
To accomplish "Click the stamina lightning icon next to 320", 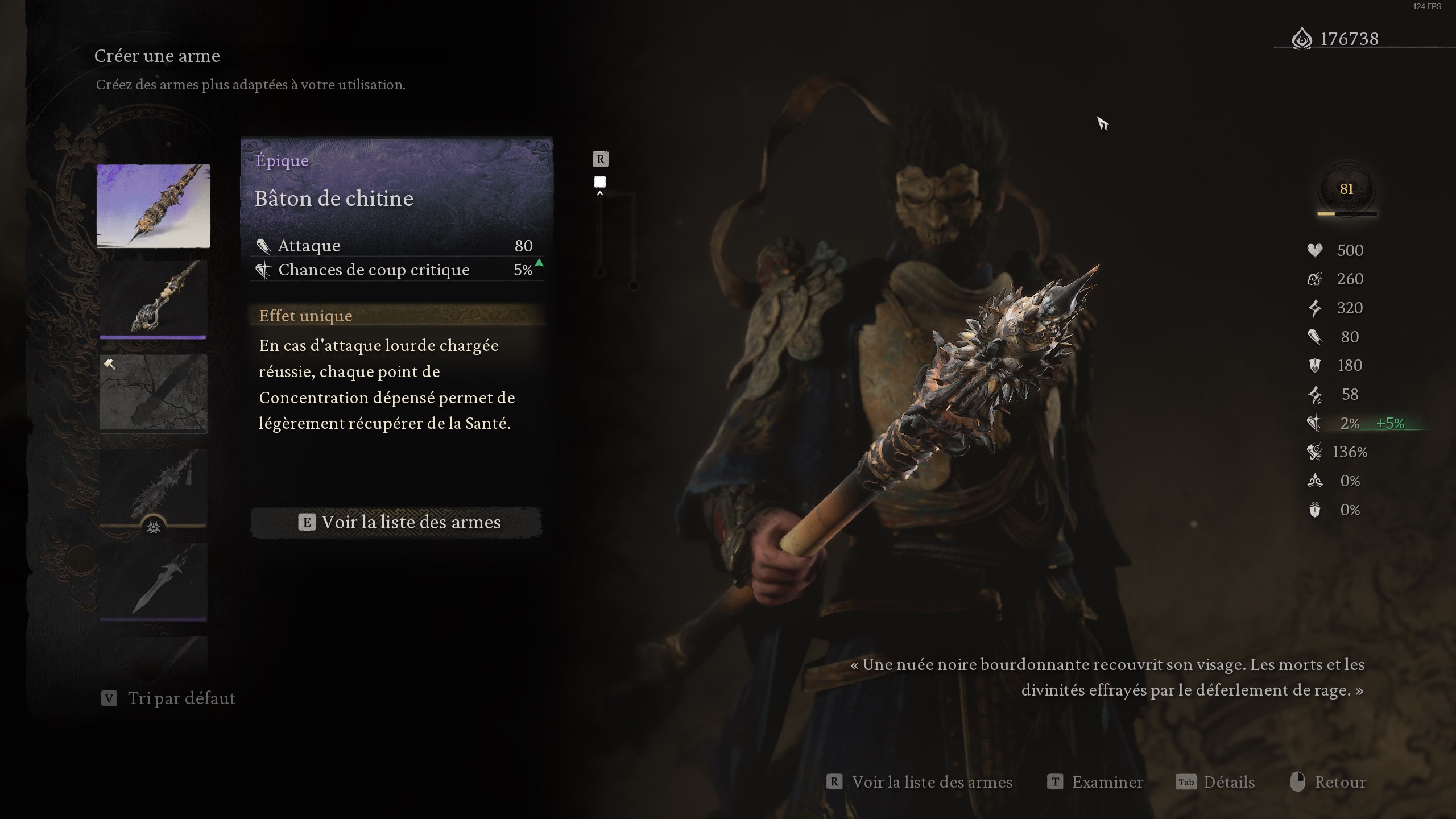I will [x=1316, y=308].
